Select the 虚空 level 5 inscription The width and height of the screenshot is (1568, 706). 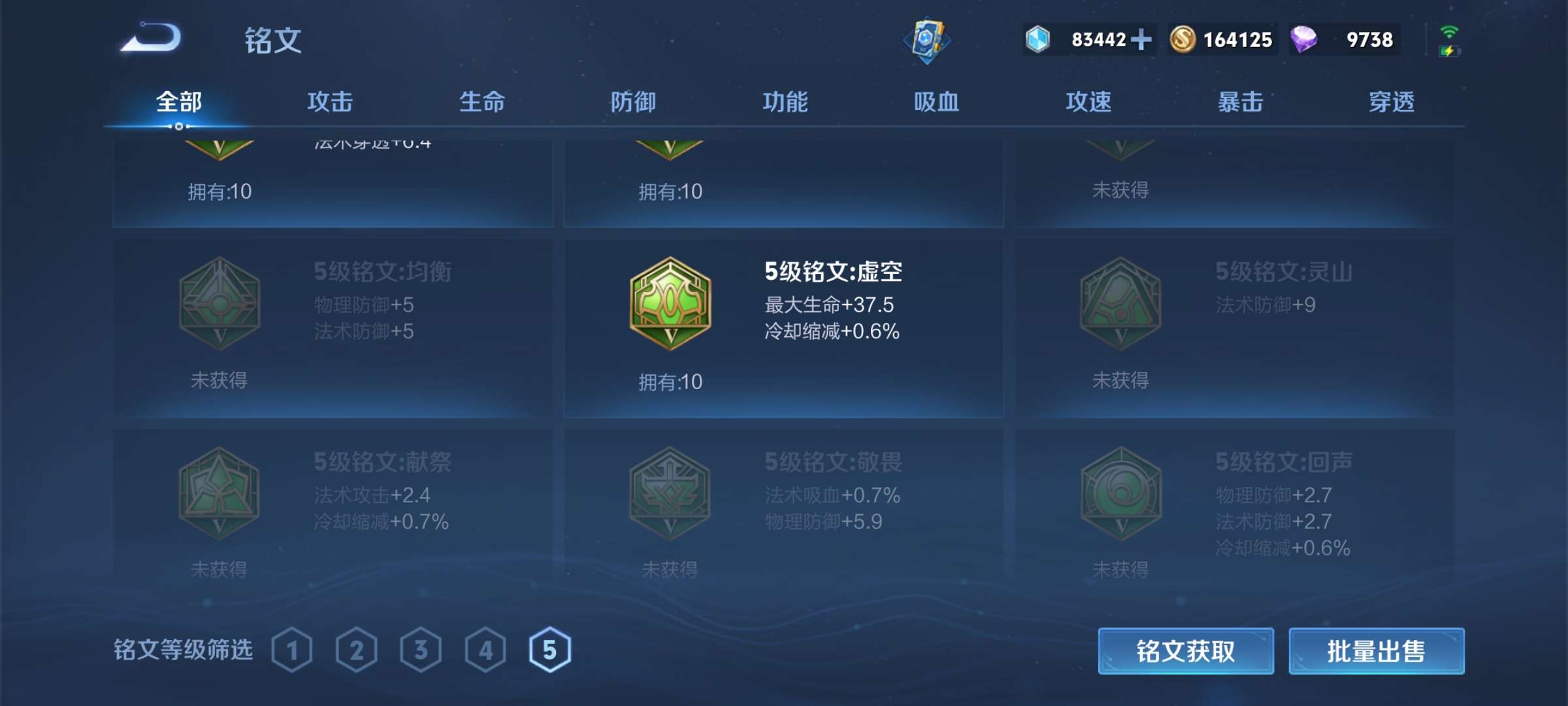click(783, 327)
